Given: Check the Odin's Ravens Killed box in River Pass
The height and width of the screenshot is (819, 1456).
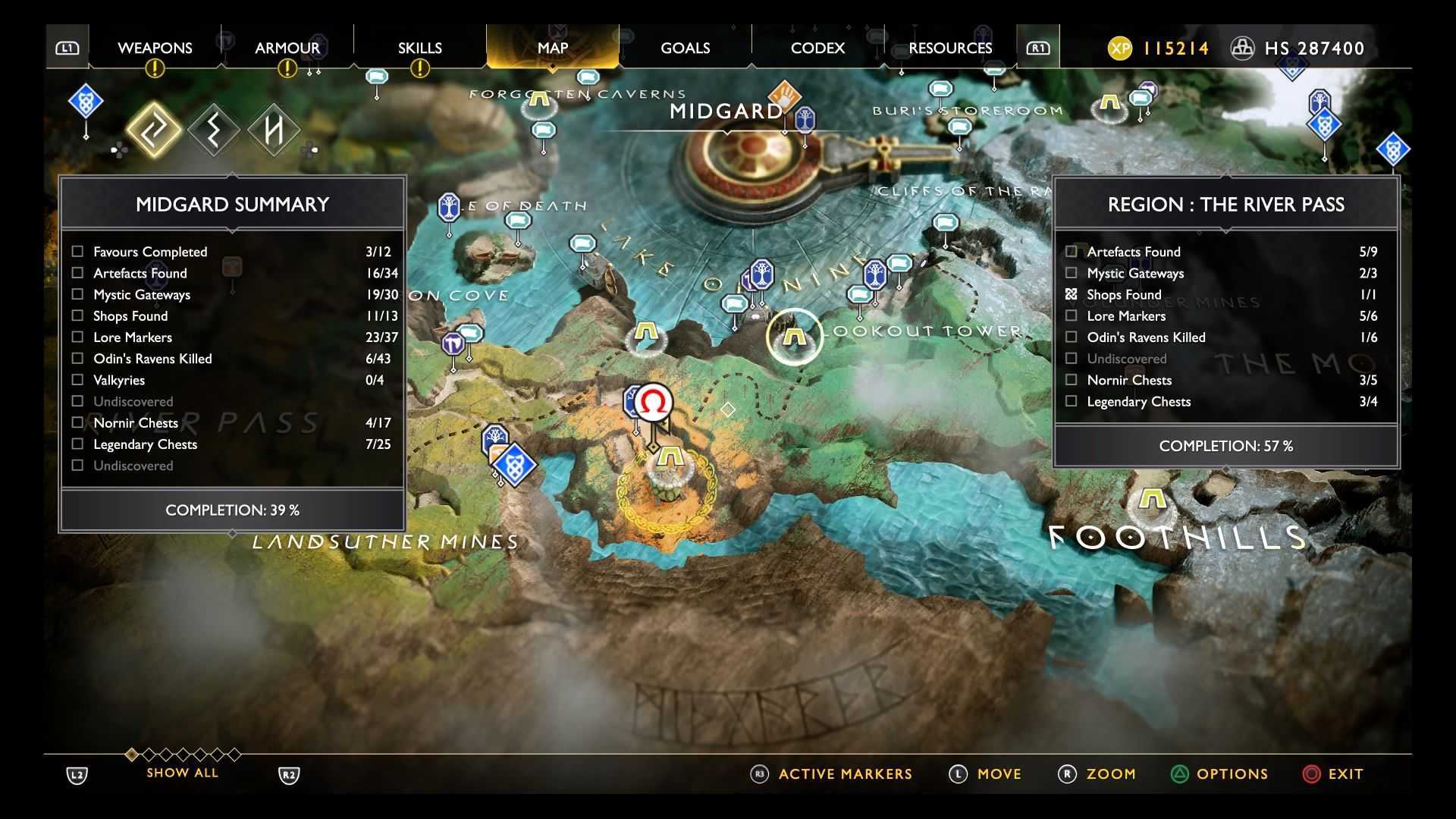Looking at the screenshot, I should pos(1071,337).
